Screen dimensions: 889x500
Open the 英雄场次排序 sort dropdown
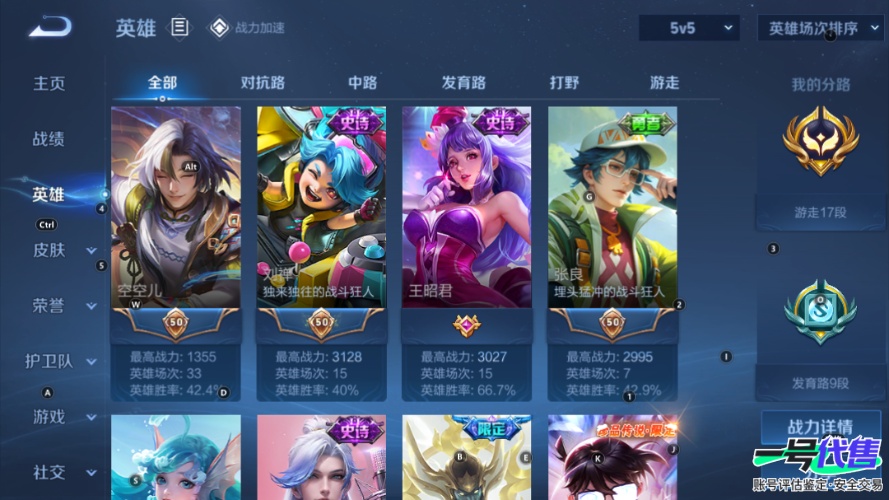(819, 28)
